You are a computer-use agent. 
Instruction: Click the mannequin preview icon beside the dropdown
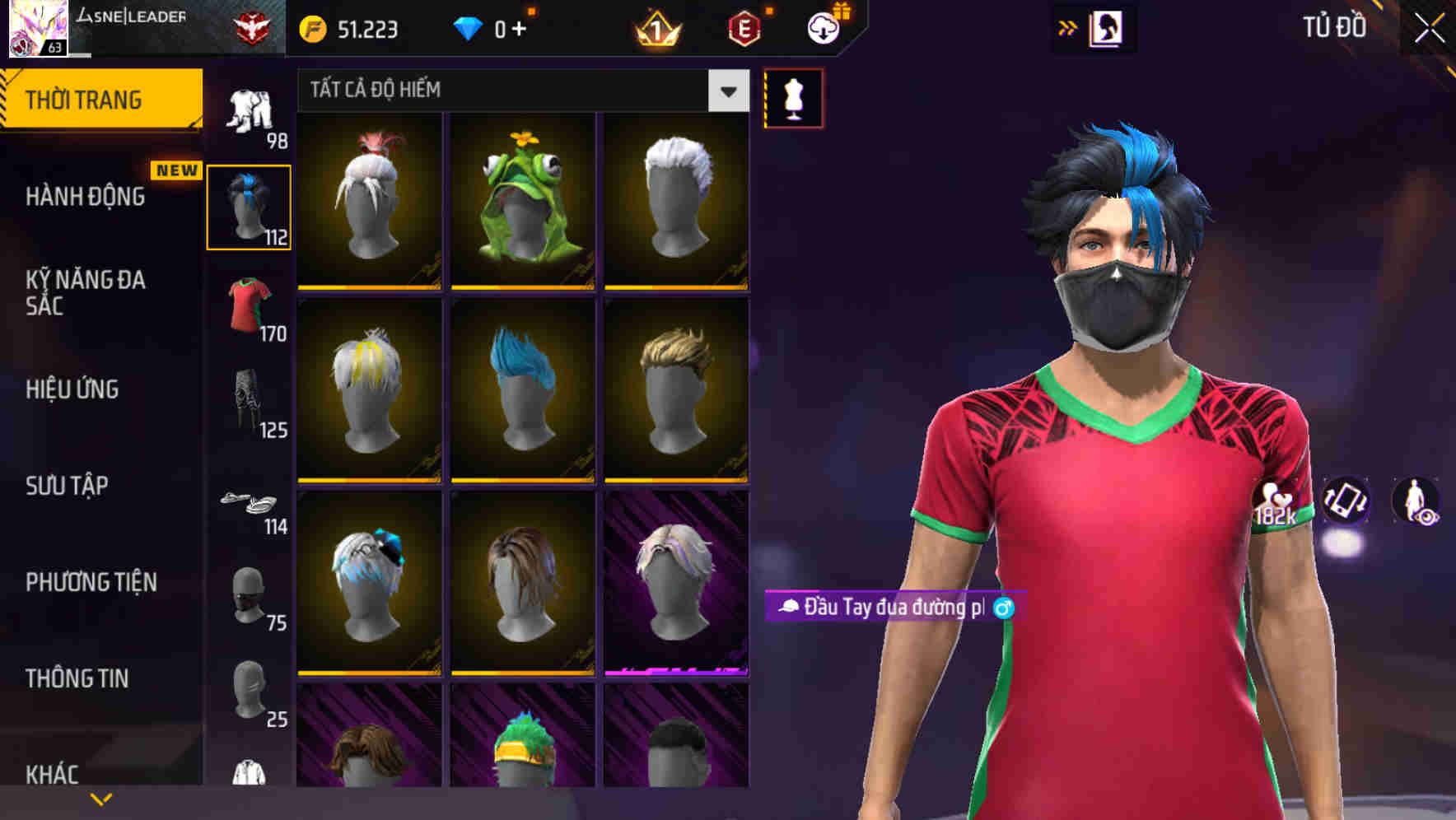click(792, 98)
